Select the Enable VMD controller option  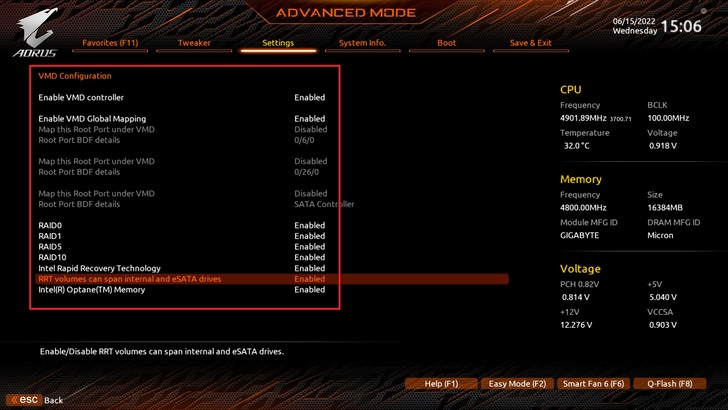81,98
